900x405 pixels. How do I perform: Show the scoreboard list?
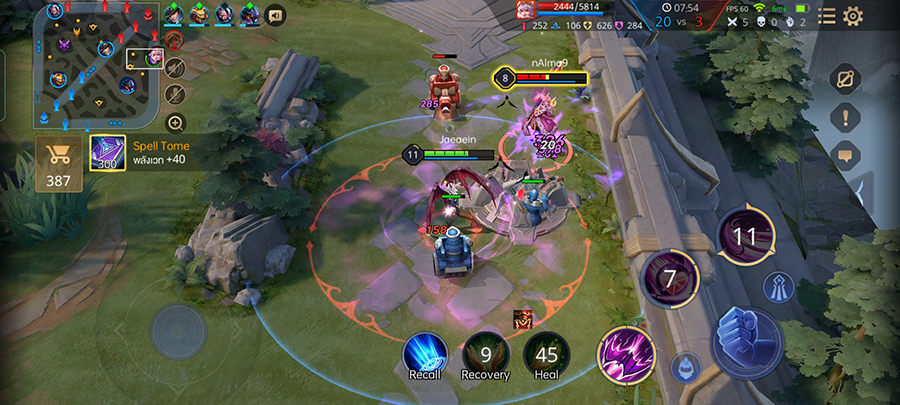(826, 15)
